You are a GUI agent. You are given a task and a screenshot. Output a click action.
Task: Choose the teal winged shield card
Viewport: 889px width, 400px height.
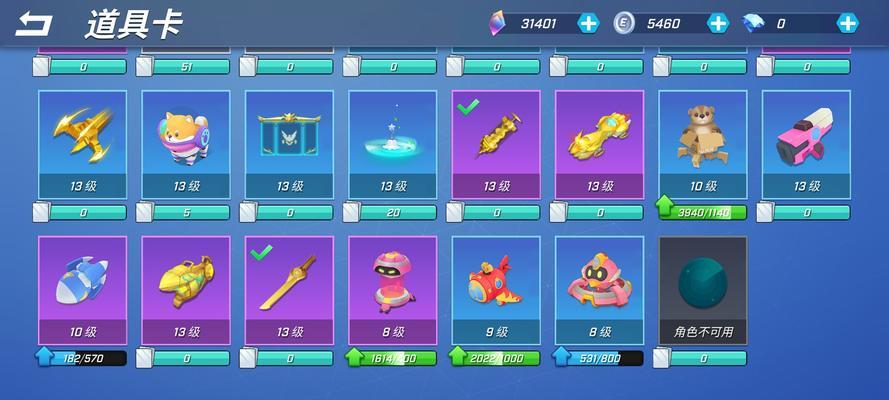pyautogui.click(x=289, y=144)
